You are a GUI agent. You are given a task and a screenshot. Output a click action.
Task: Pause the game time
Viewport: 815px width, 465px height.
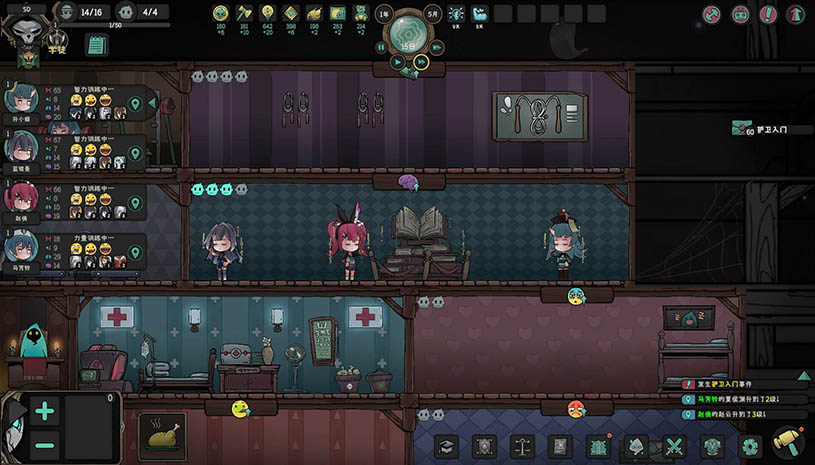[381, 47]
